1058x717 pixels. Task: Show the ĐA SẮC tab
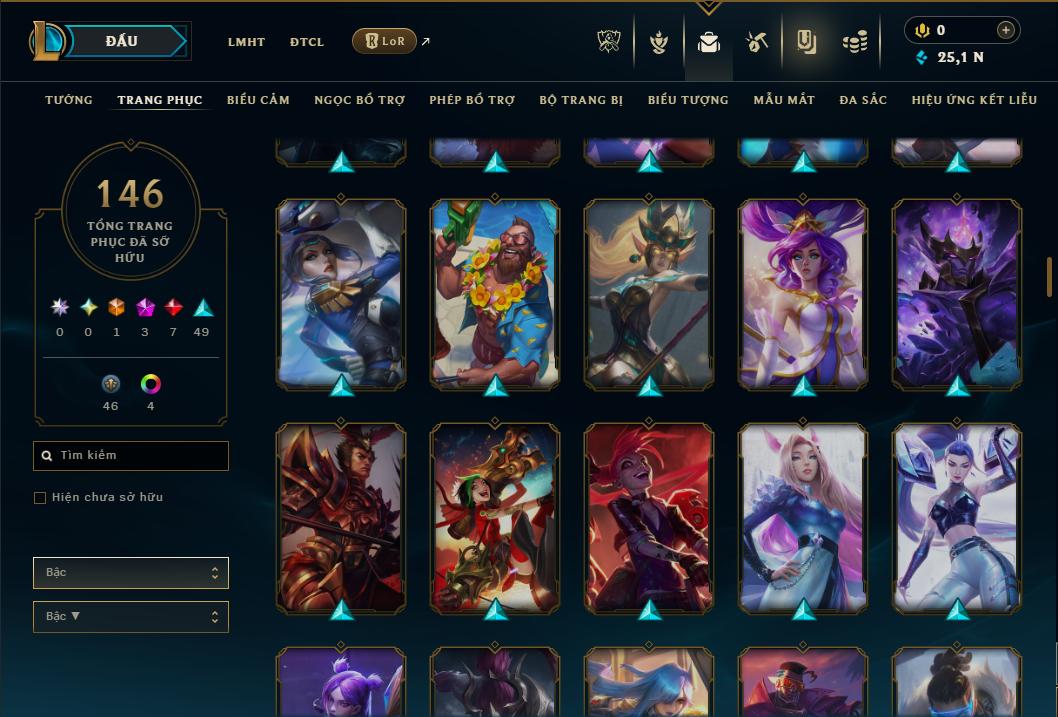(x=863, y=100)
